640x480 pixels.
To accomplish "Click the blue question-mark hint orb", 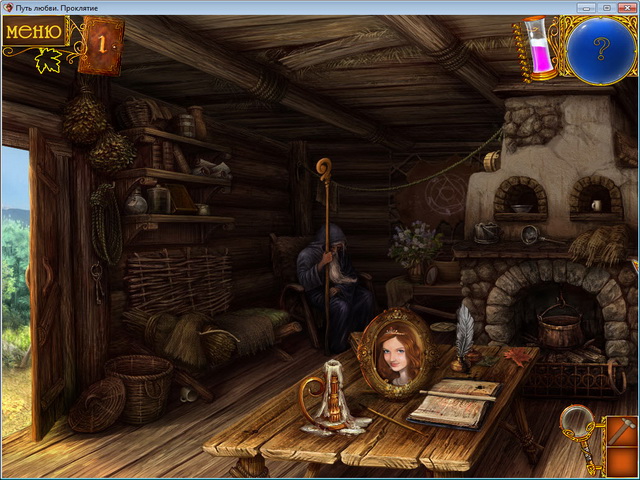I will [600, 46].
